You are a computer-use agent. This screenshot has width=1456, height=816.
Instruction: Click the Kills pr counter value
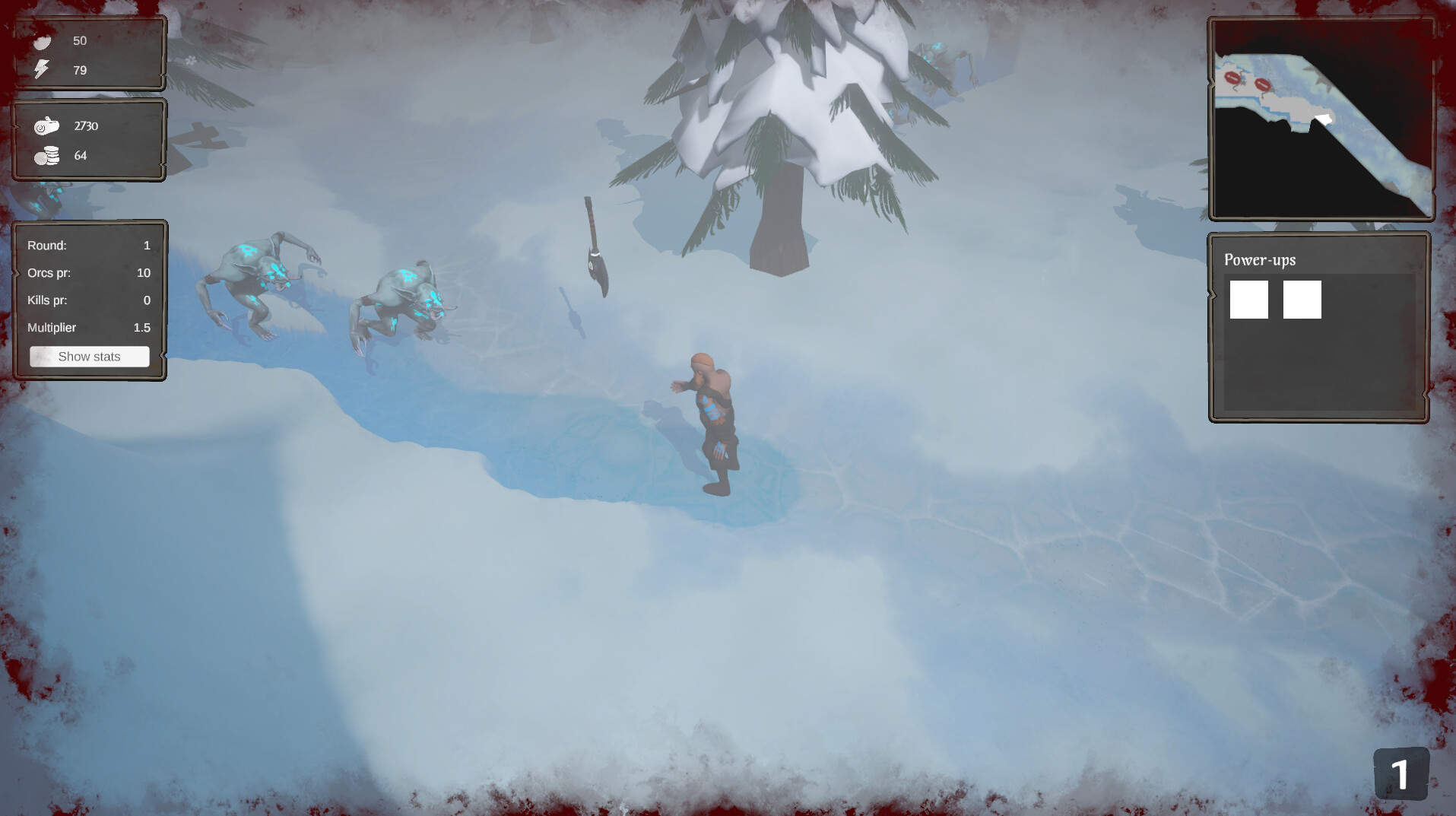click(x=147, y=300)
